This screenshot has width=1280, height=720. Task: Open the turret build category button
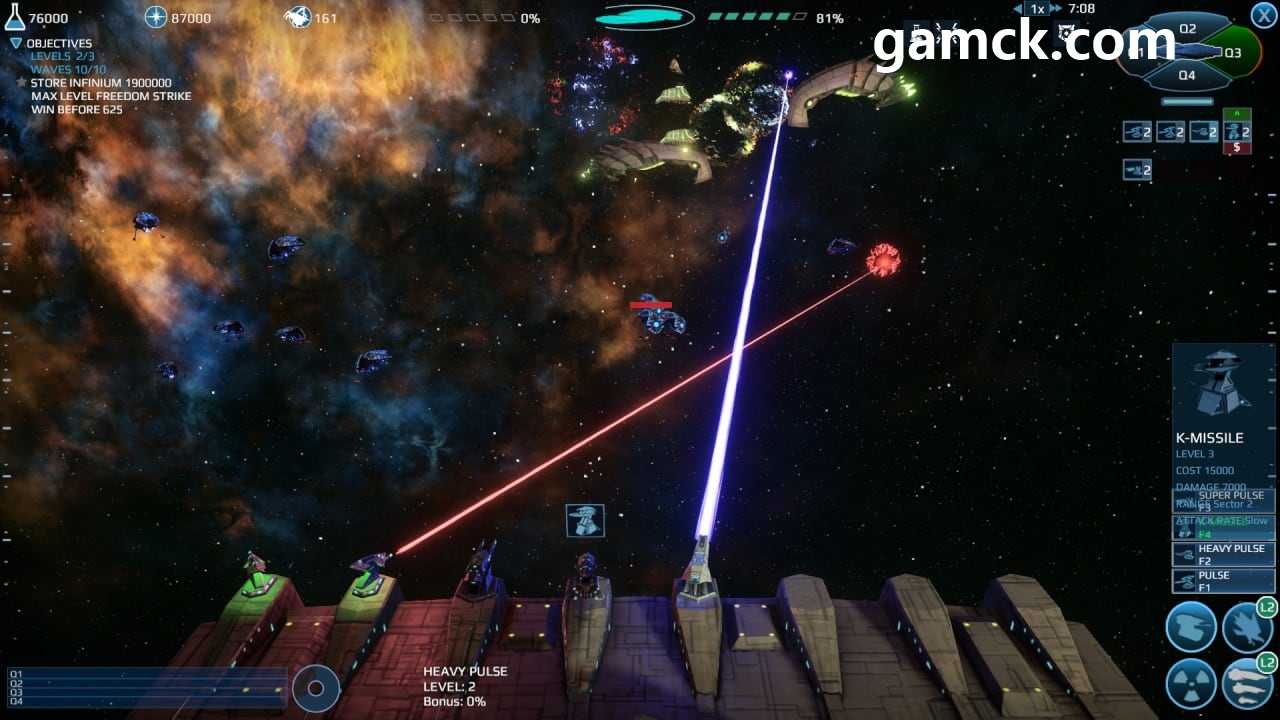click(x=1191, y=627)
